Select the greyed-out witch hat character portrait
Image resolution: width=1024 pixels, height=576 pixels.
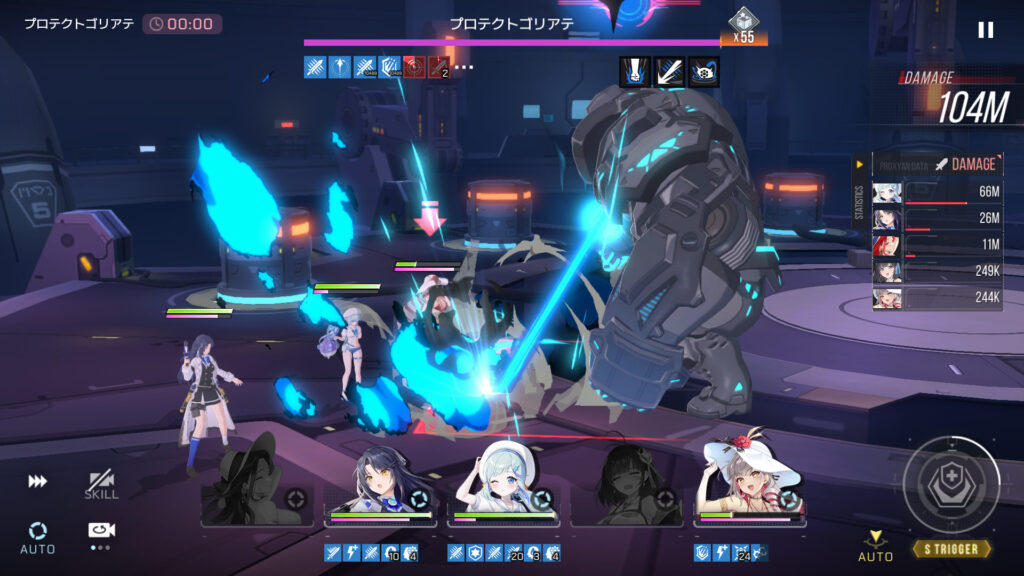(256, 487)
